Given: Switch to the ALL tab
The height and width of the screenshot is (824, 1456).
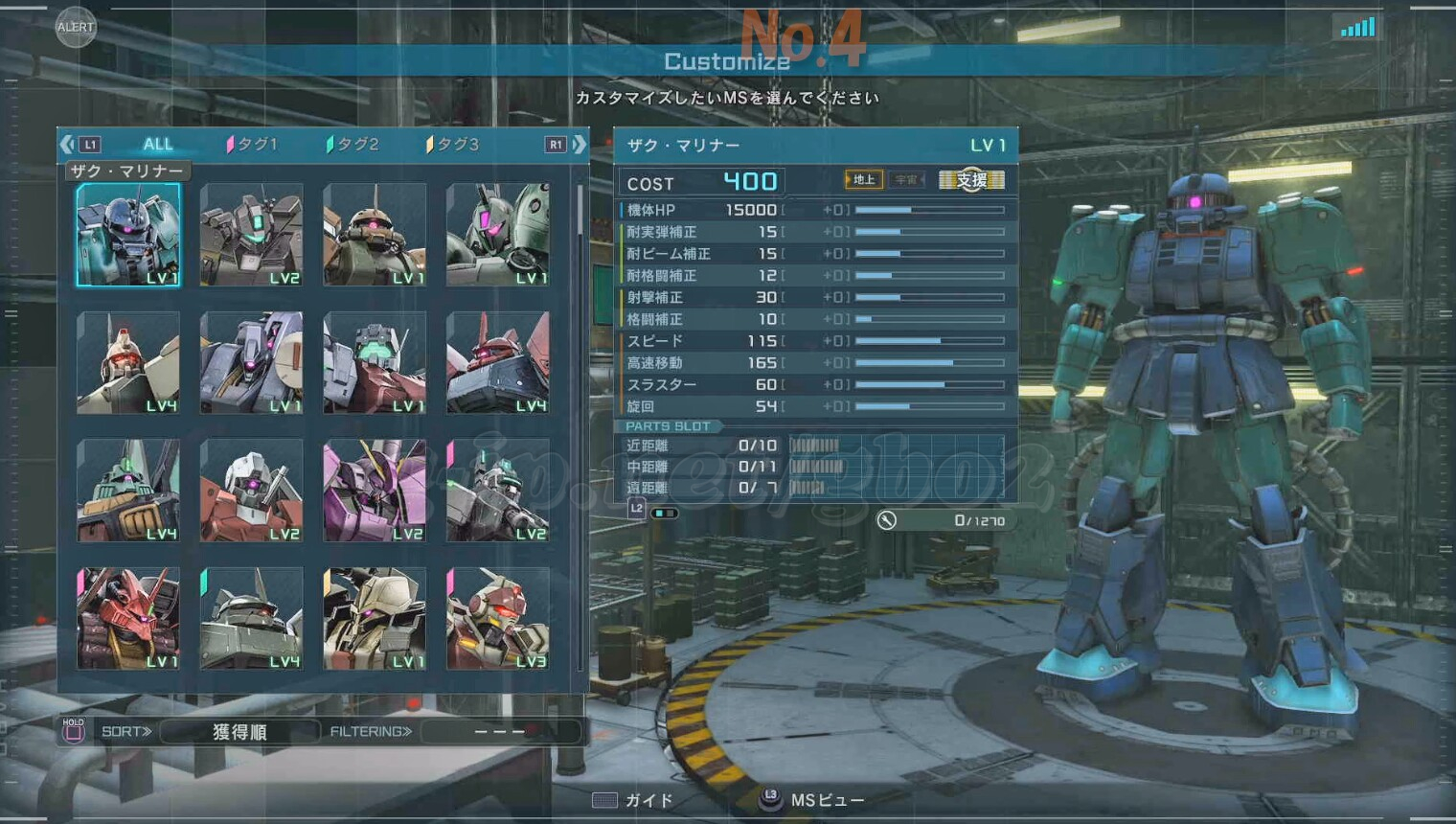Looking at the screenshot, I should click(157, 145).
